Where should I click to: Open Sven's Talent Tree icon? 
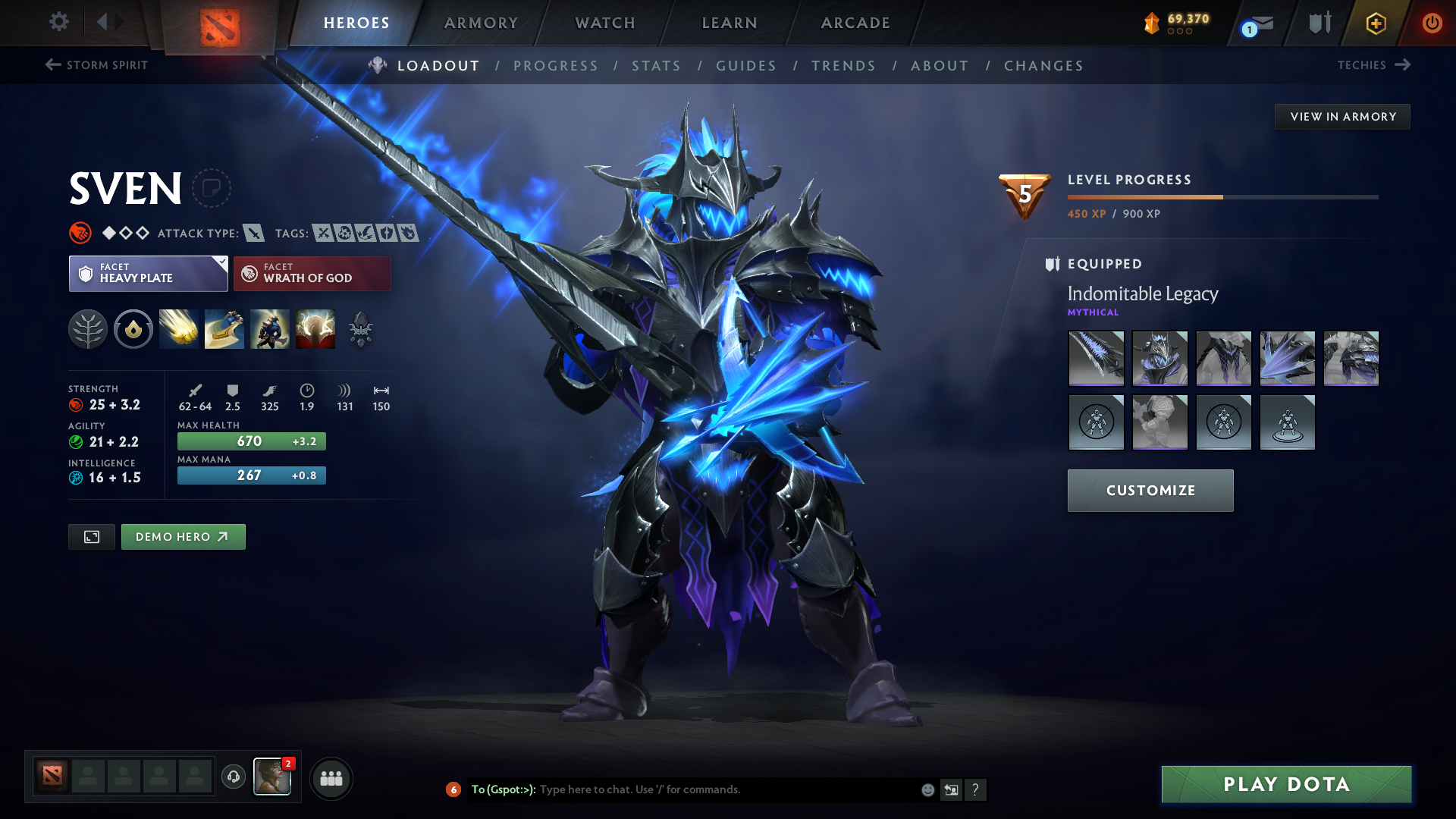87,328
